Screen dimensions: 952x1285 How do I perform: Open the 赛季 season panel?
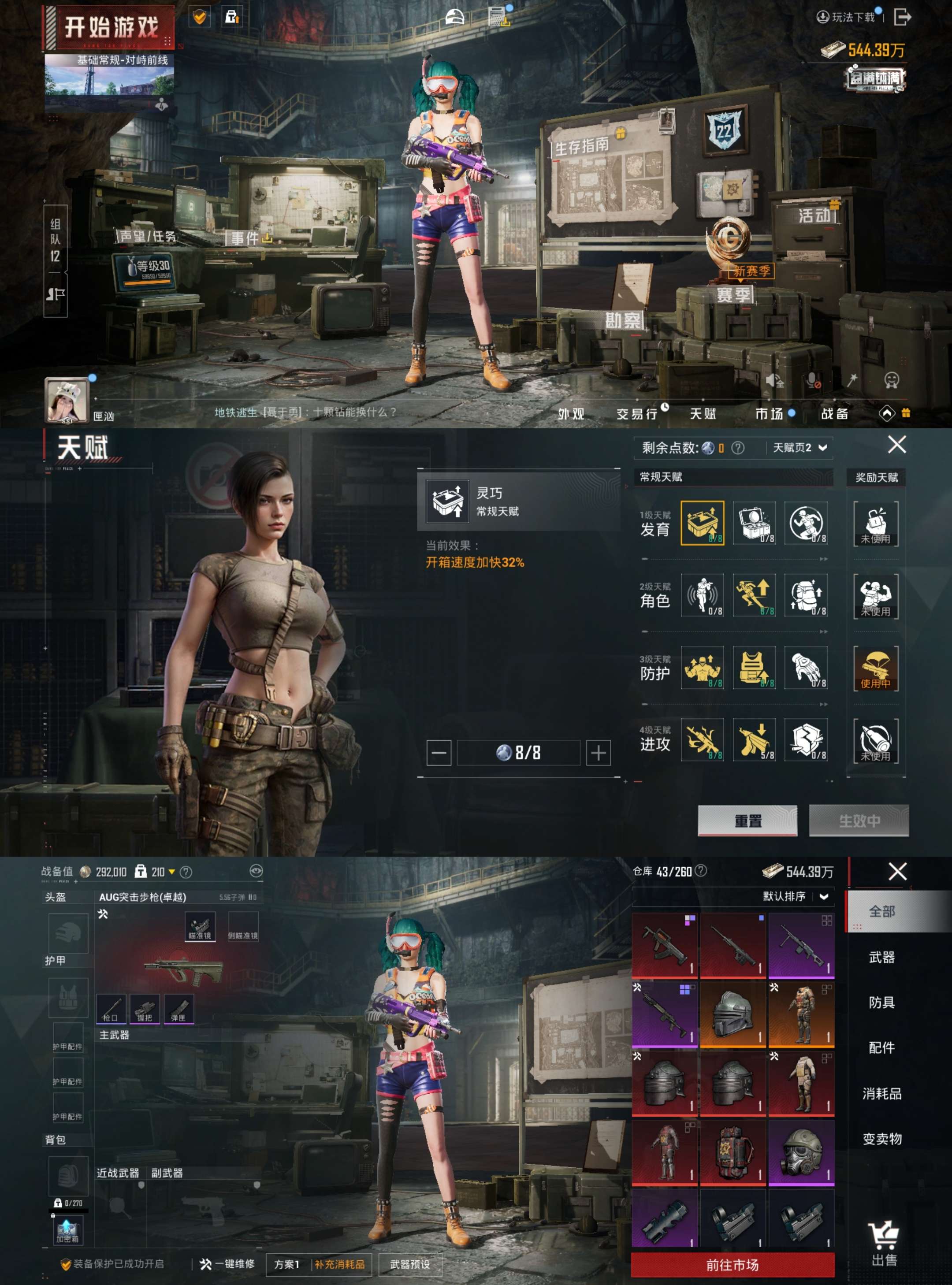point(733,295)
